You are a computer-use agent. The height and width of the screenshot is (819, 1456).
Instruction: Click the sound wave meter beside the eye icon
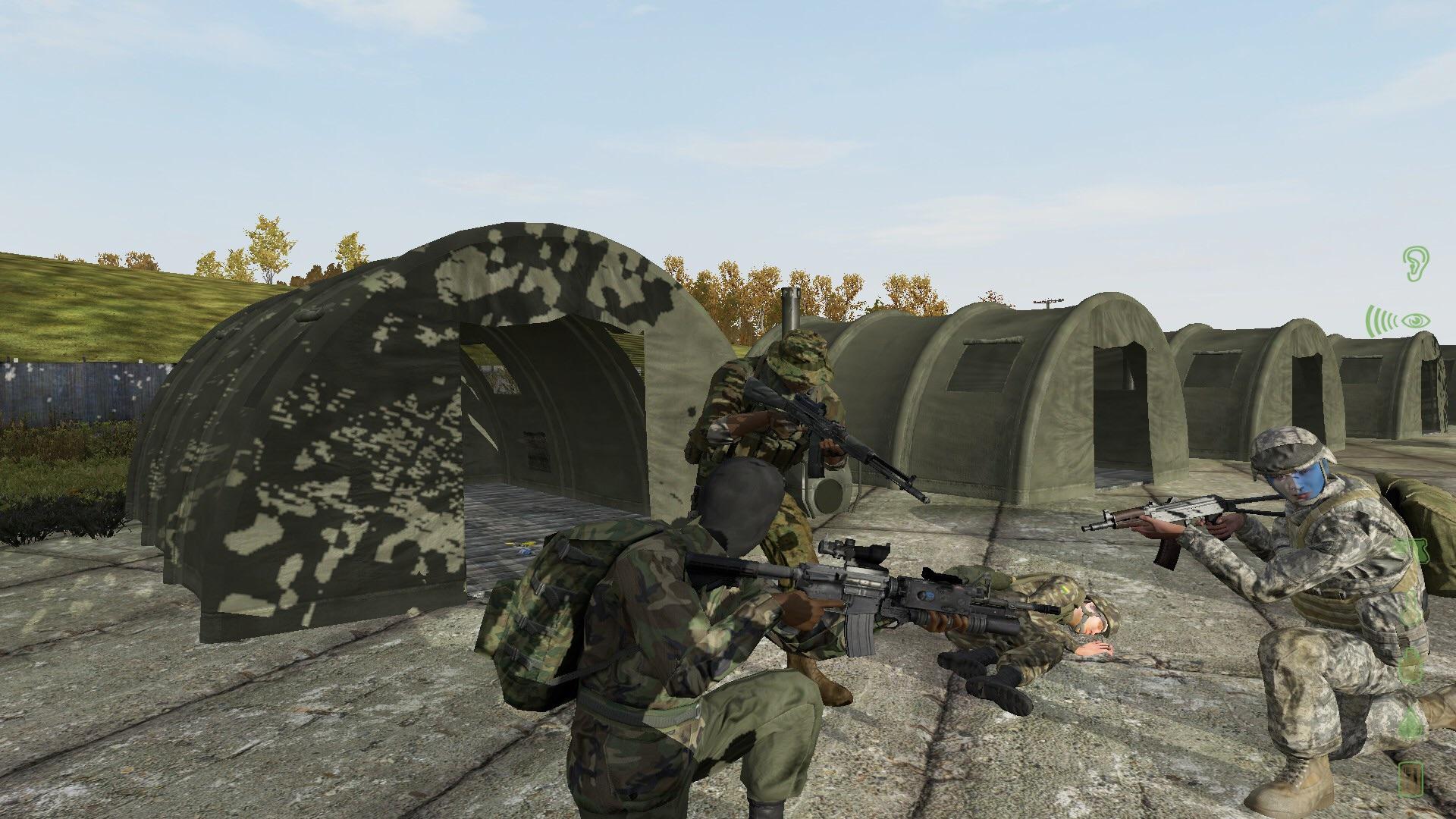1380,320
